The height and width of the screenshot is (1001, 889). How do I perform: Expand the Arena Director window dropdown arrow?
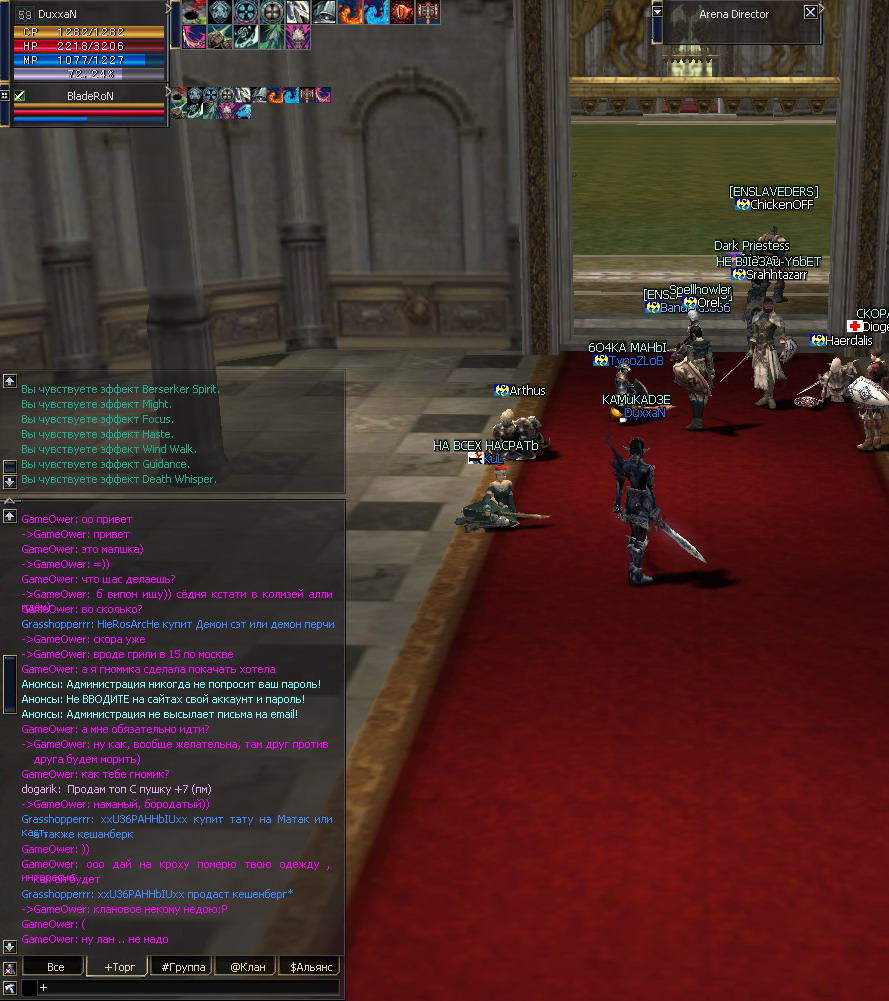[x=657, y=12]
